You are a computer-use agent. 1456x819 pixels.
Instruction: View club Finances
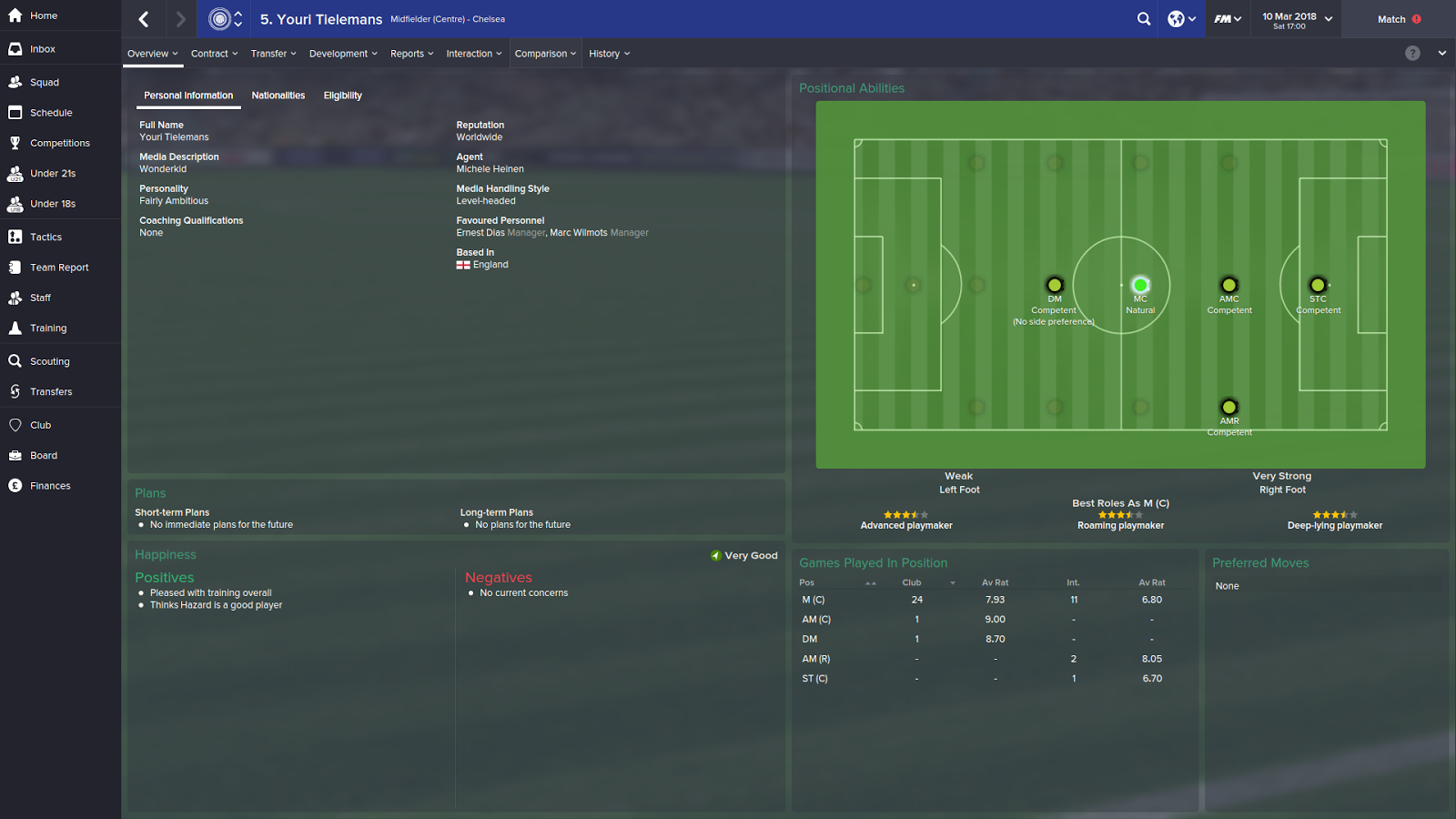[50, 485]
